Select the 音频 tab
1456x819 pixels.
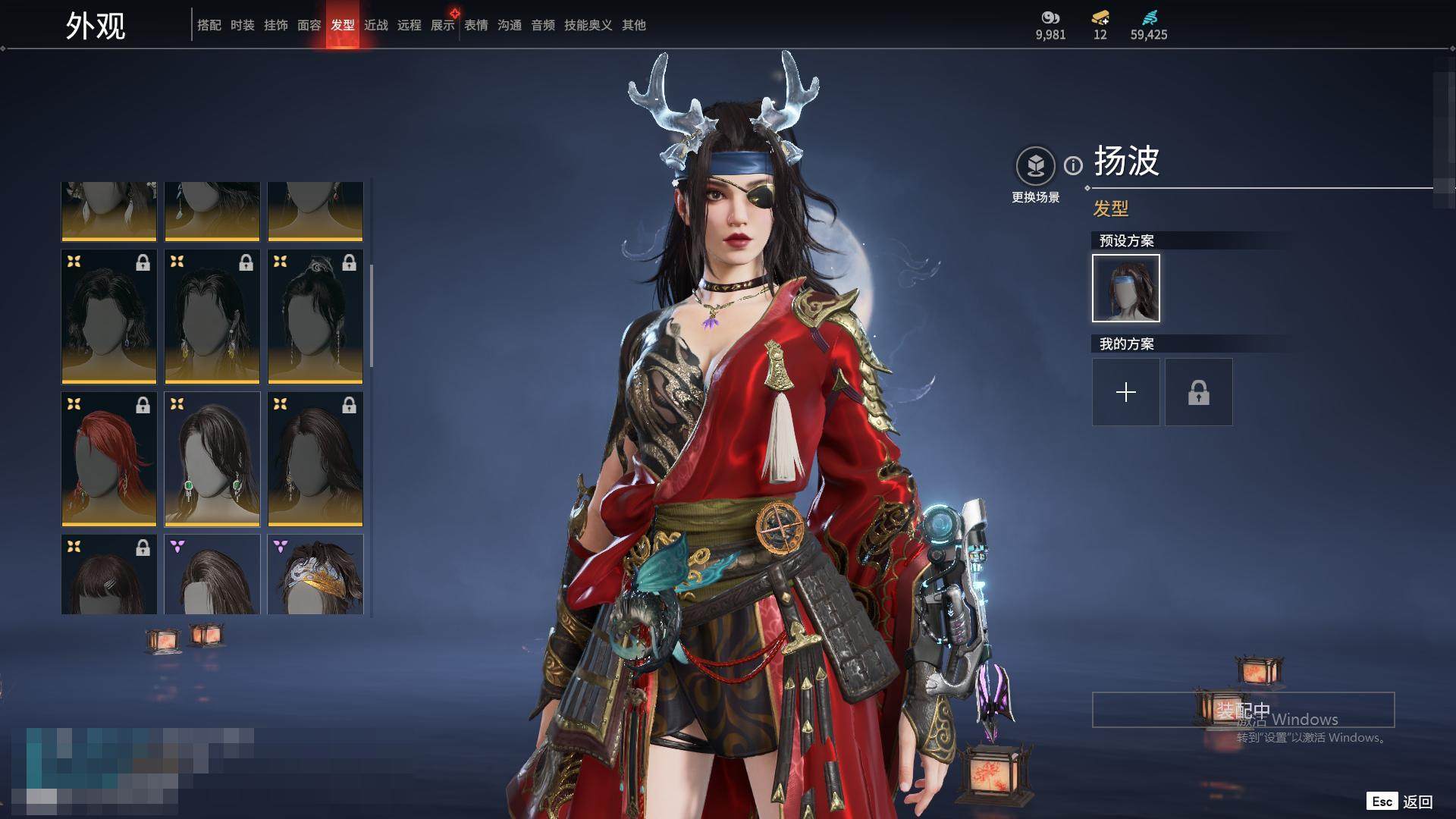point(543,25)
